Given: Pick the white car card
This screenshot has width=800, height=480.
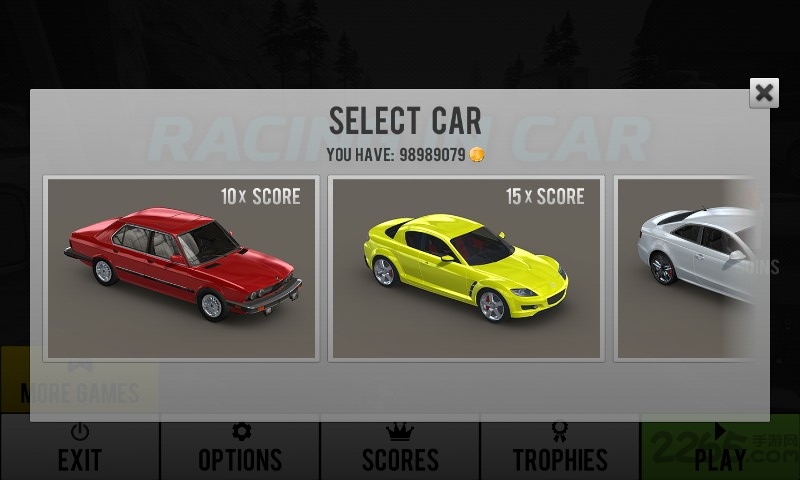Looking at the screenshot, I should pyautogui.click(x=690, y=268).
